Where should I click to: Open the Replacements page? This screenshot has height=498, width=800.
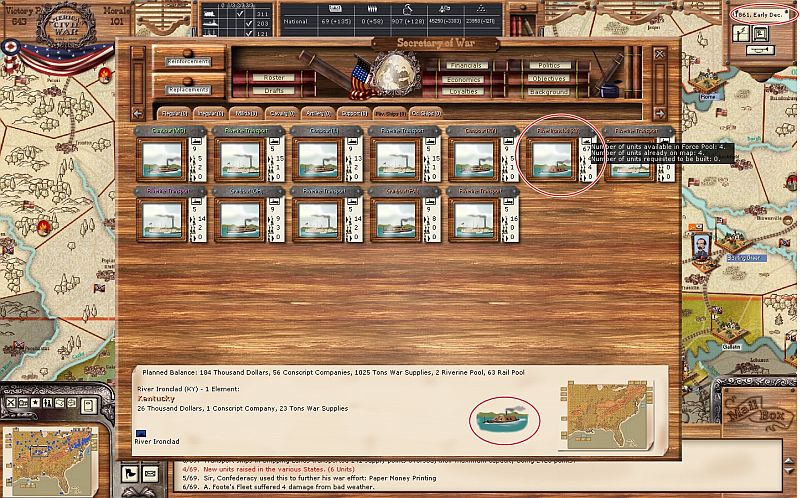(x=189, y=90)
